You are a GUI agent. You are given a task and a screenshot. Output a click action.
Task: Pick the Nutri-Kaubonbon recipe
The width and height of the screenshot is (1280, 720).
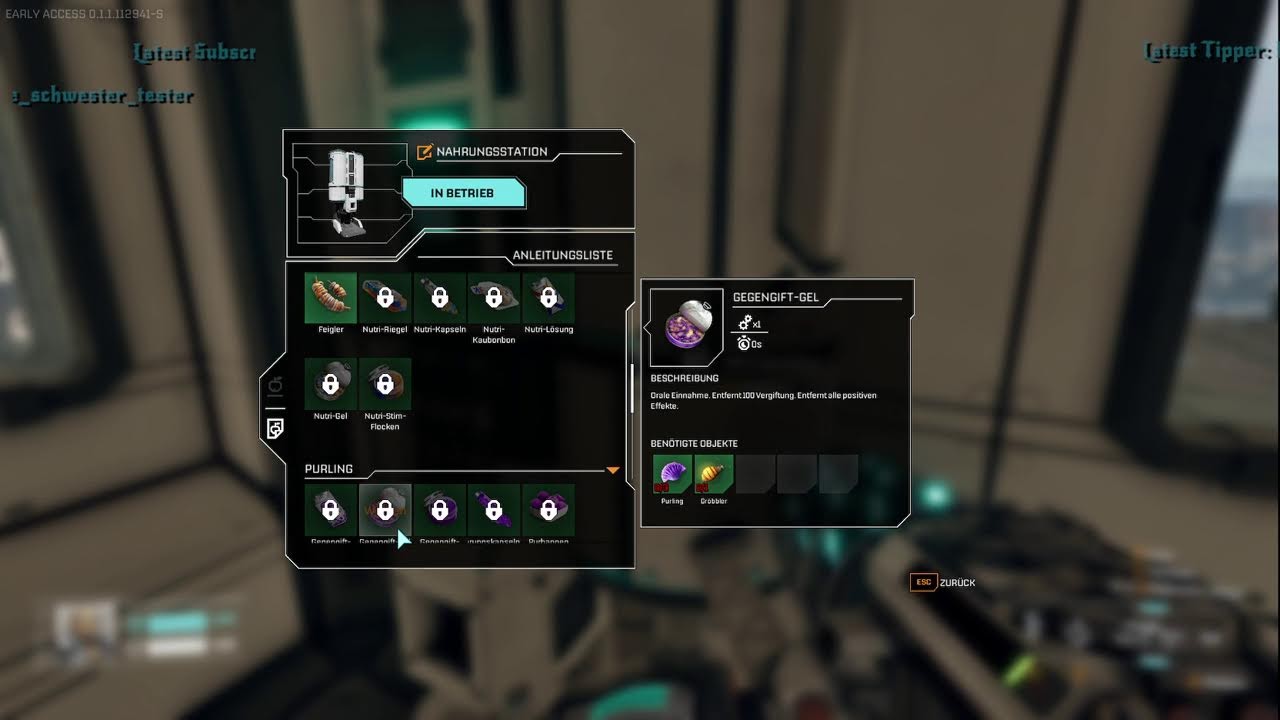(x=493, y=298)
